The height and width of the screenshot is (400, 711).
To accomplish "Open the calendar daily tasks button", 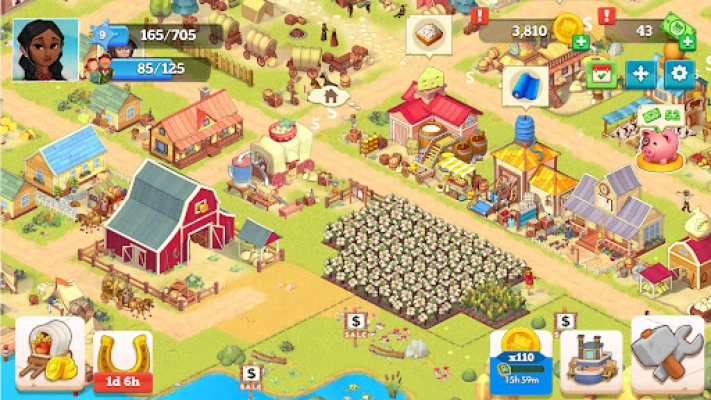I will (x=601, y=74).
